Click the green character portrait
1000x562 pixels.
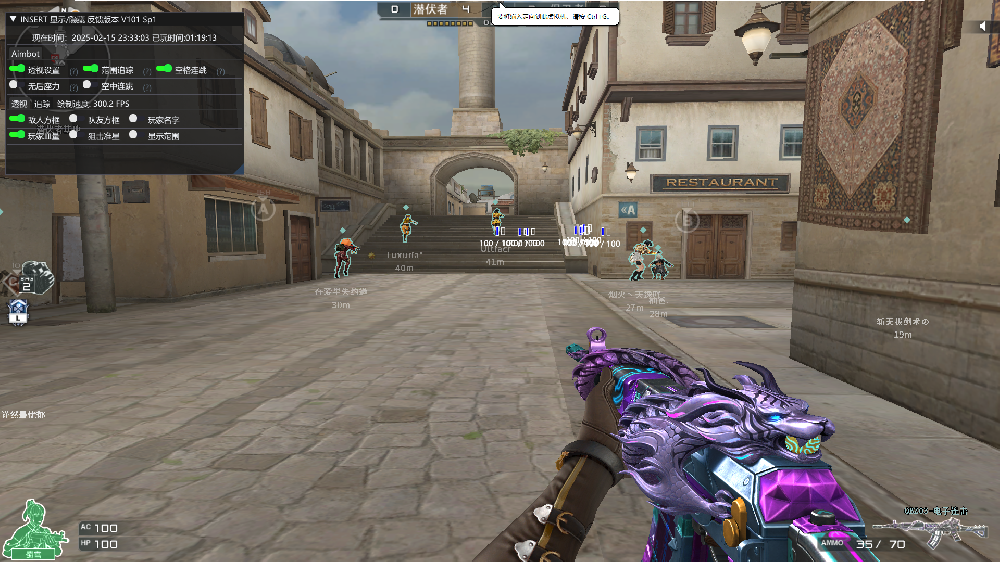(31, 527)
